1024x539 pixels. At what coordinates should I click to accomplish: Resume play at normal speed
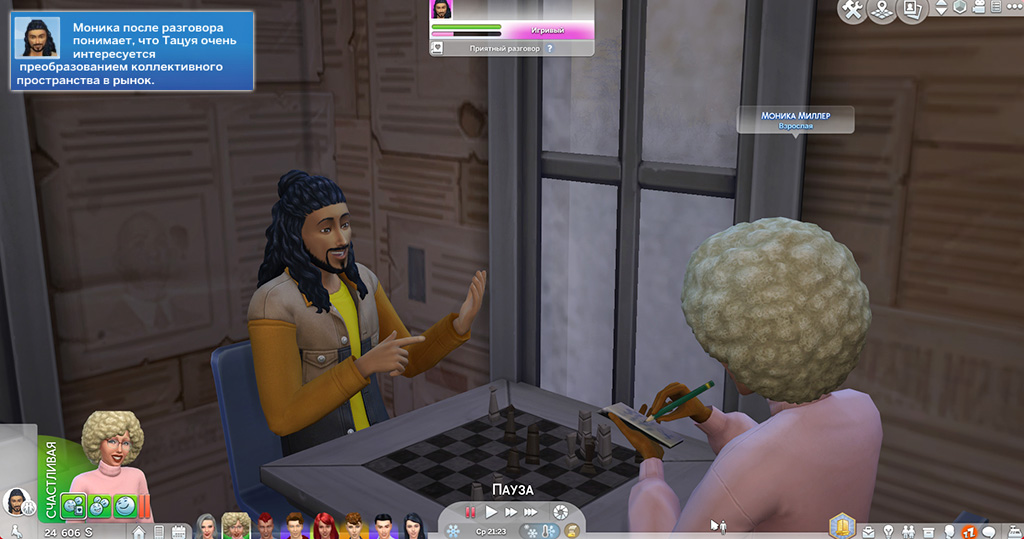(491, 512)
